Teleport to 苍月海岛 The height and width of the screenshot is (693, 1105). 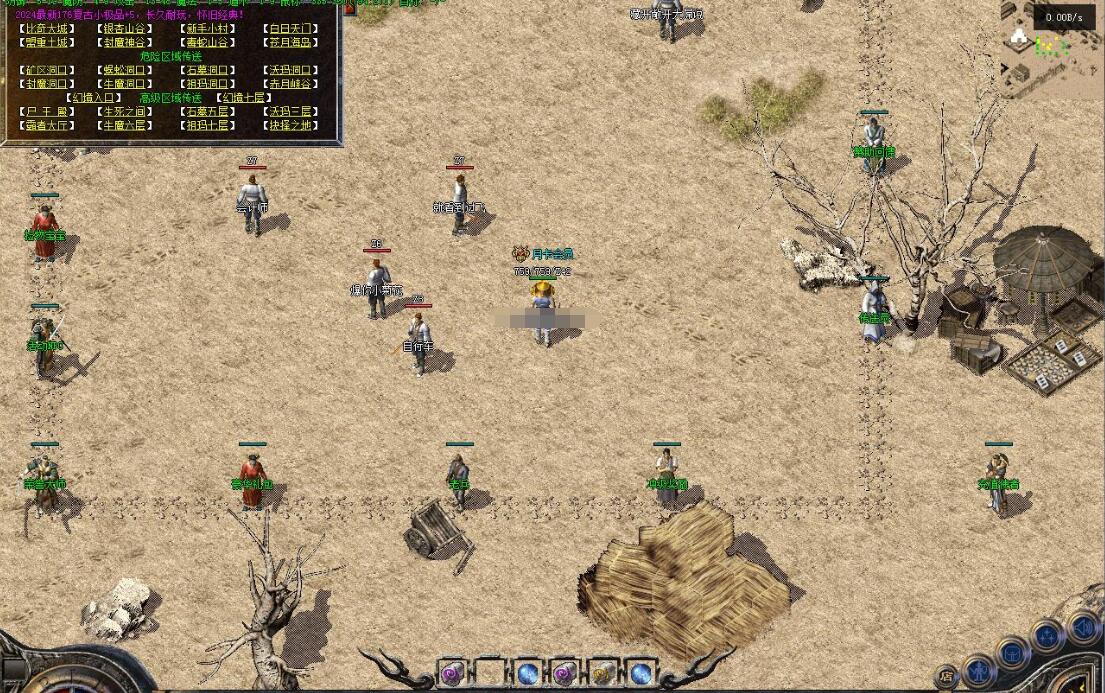click(290, 43)
